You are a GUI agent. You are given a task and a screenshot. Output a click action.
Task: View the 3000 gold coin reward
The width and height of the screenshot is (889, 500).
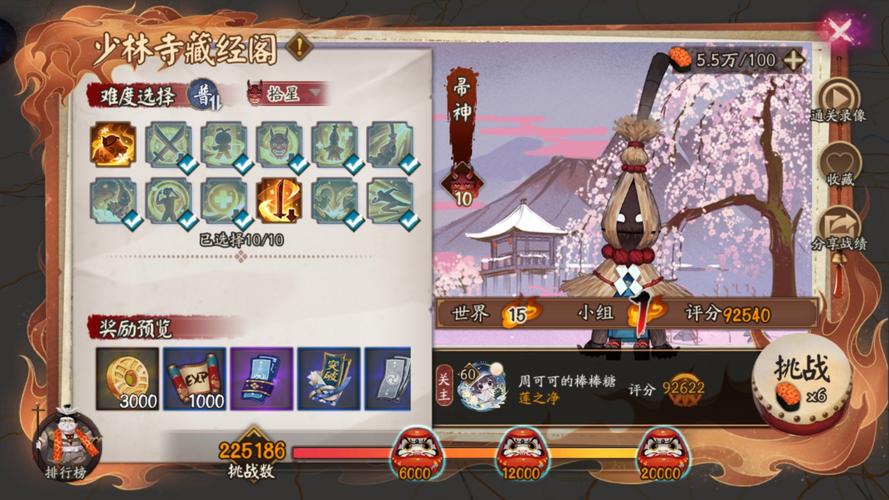pyautogui.click(x=127, y=379)
